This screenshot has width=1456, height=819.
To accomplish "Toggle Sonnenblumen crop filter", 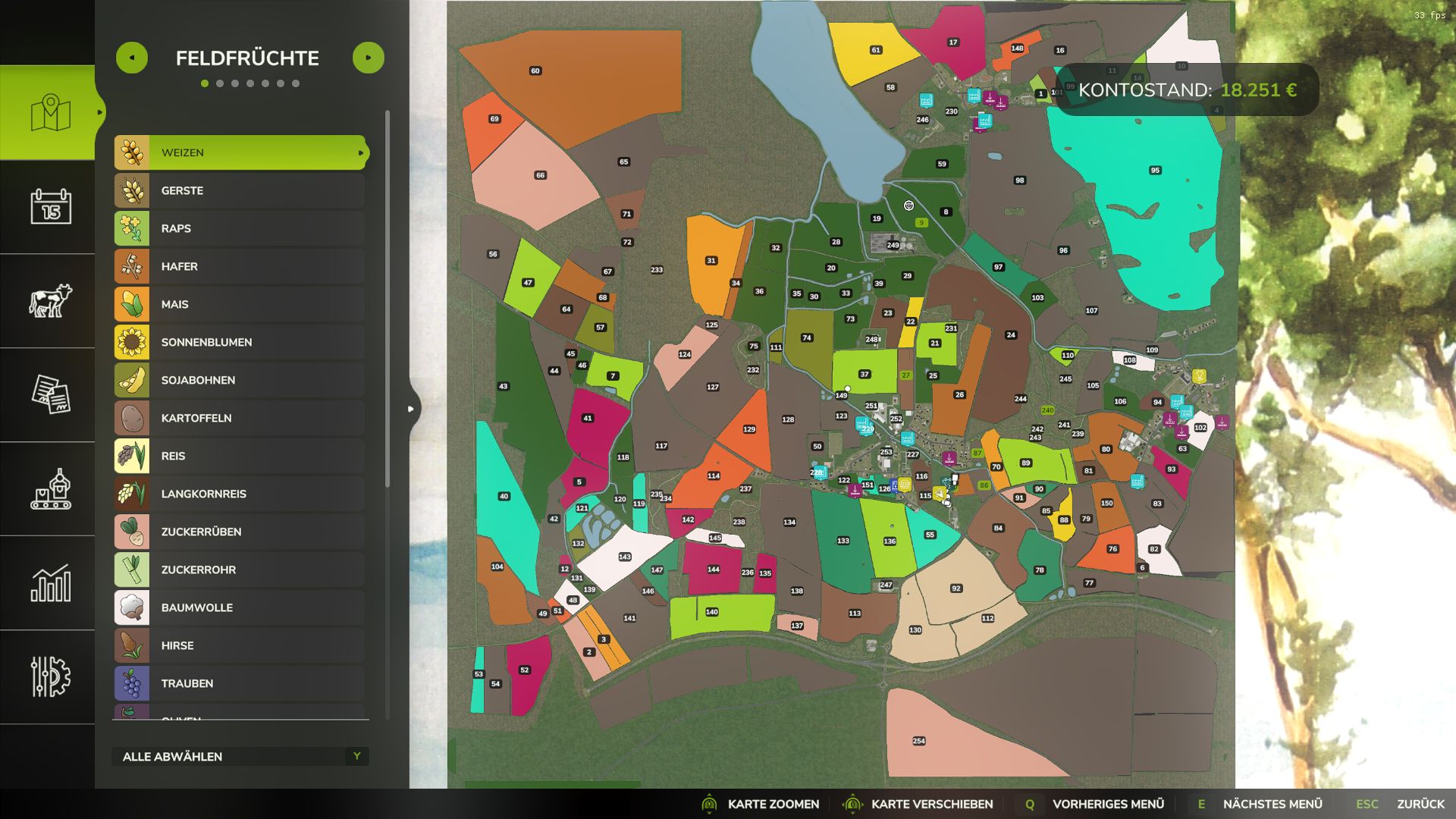I will 240,342.
